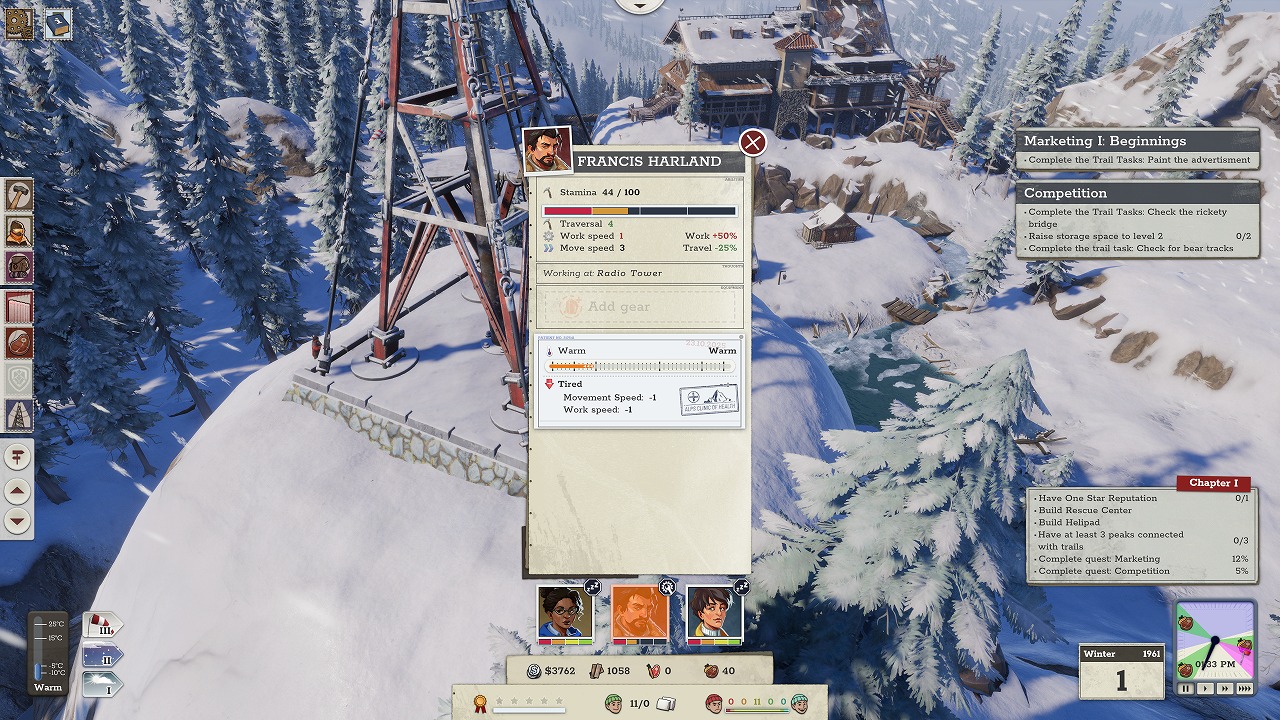
Task: Select the orange highlighted Francis portrait
Action: [639, 612]
